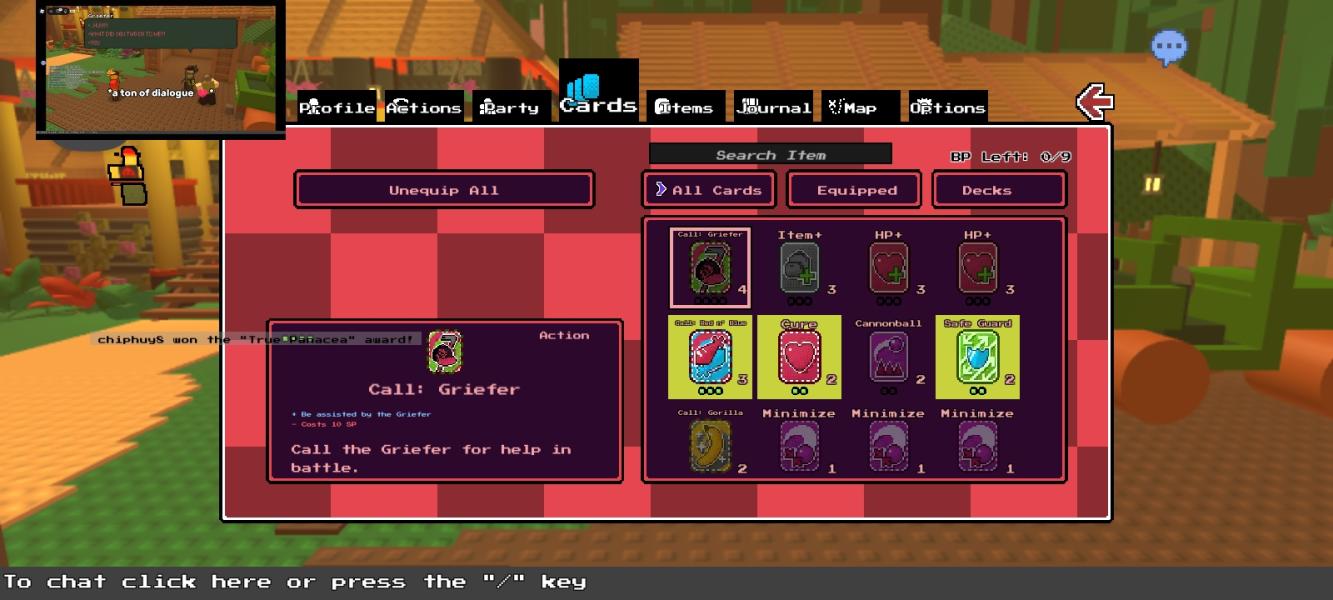Click the Unequip All button

[444, 190]
